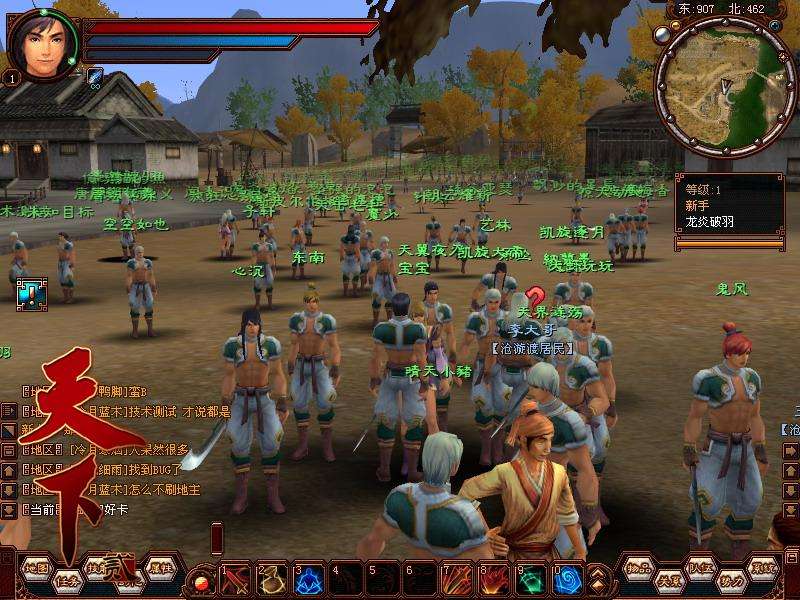Image resolution: width=800 pixels, height=600 pixels.
Task: Open the 队伍 team button
Action: (x=701, y=567)
